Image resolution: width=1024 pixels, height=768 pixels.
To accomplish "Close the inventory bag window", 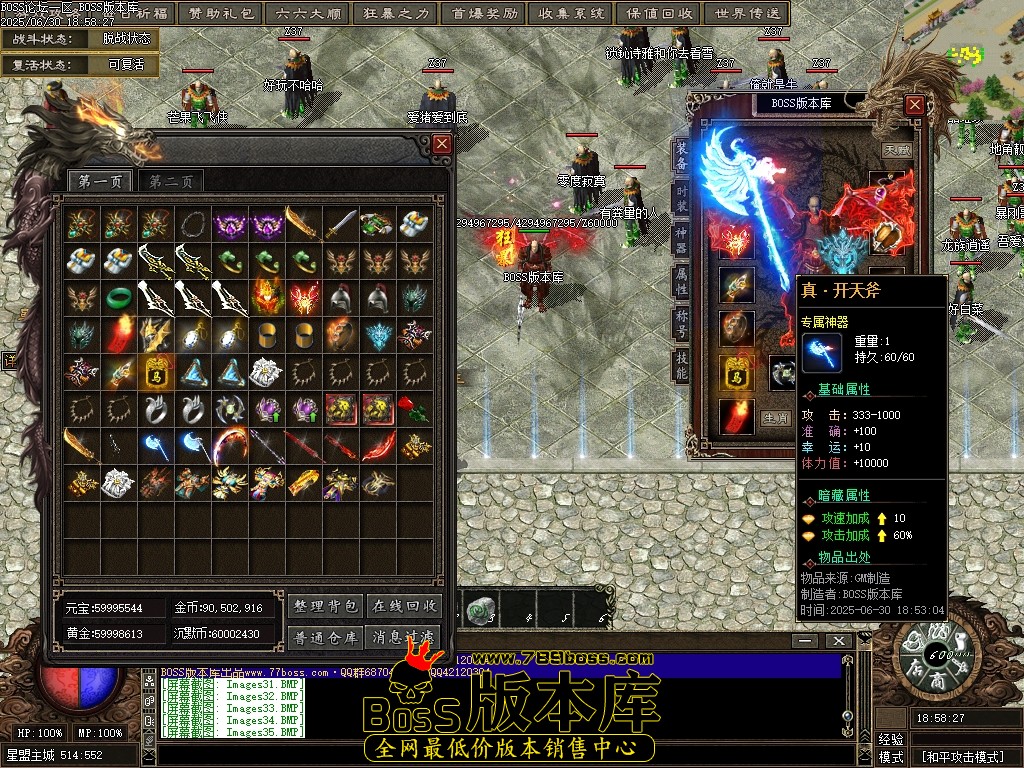I will tap(442, 144).
